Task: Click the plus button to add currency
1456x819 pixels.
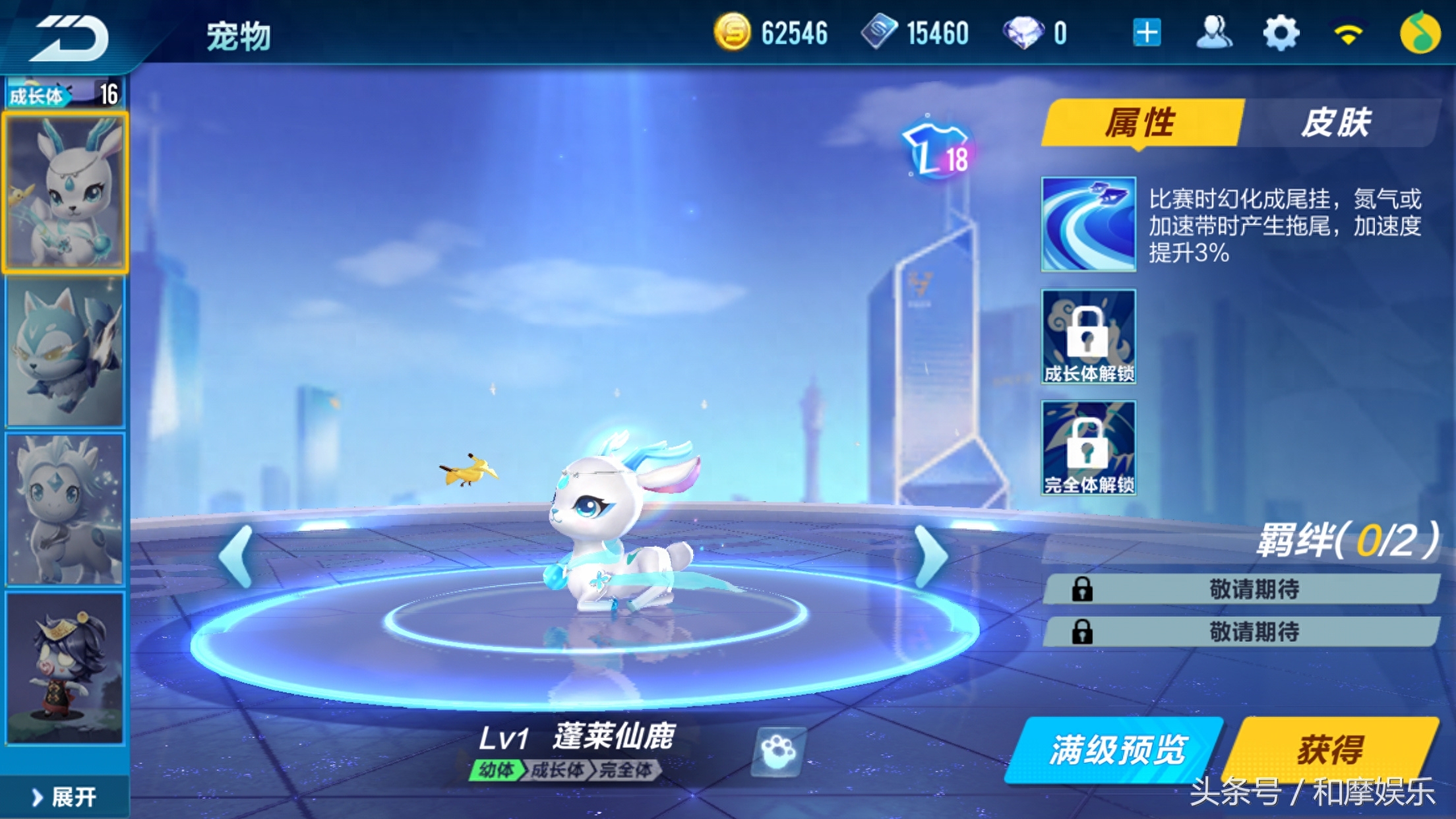Action: click(1147, 33)
